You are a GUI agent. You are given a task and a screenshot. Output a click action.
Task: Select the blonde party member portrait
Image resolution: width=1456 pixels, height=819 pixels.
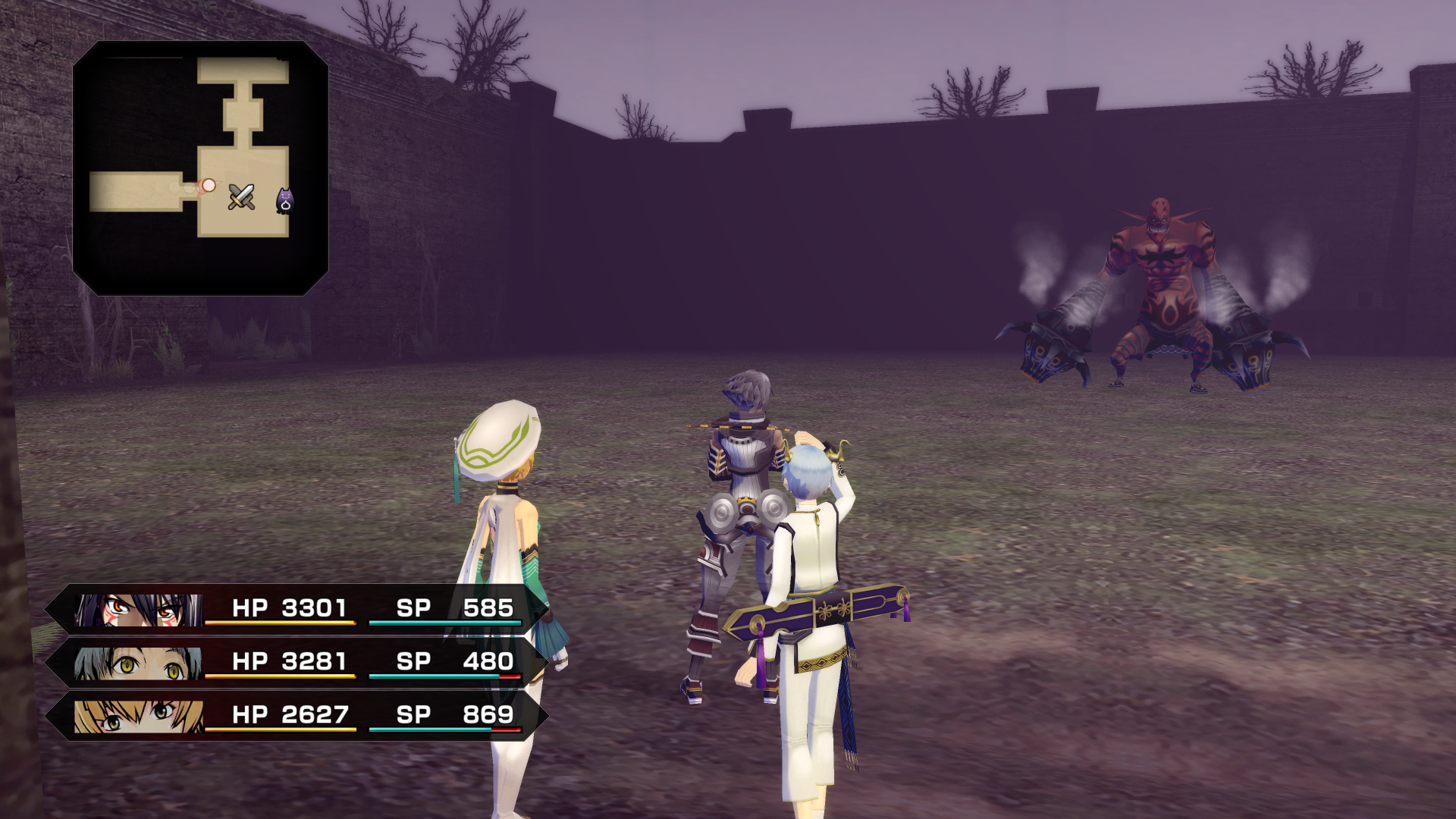point(139,717)
